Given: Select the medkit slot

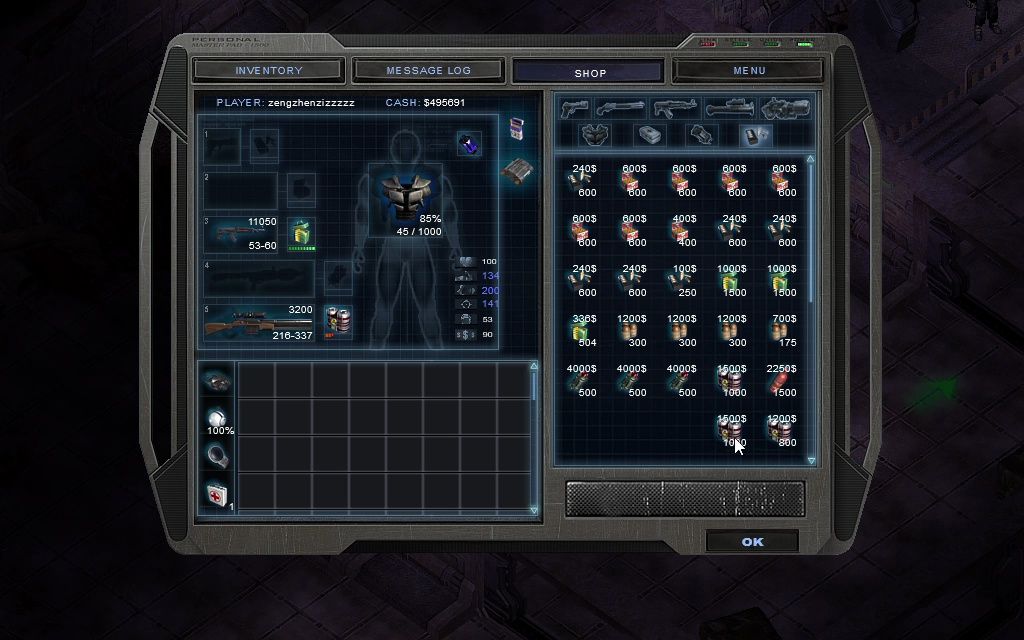Looking at the screenshot, I should coord(216,493).
